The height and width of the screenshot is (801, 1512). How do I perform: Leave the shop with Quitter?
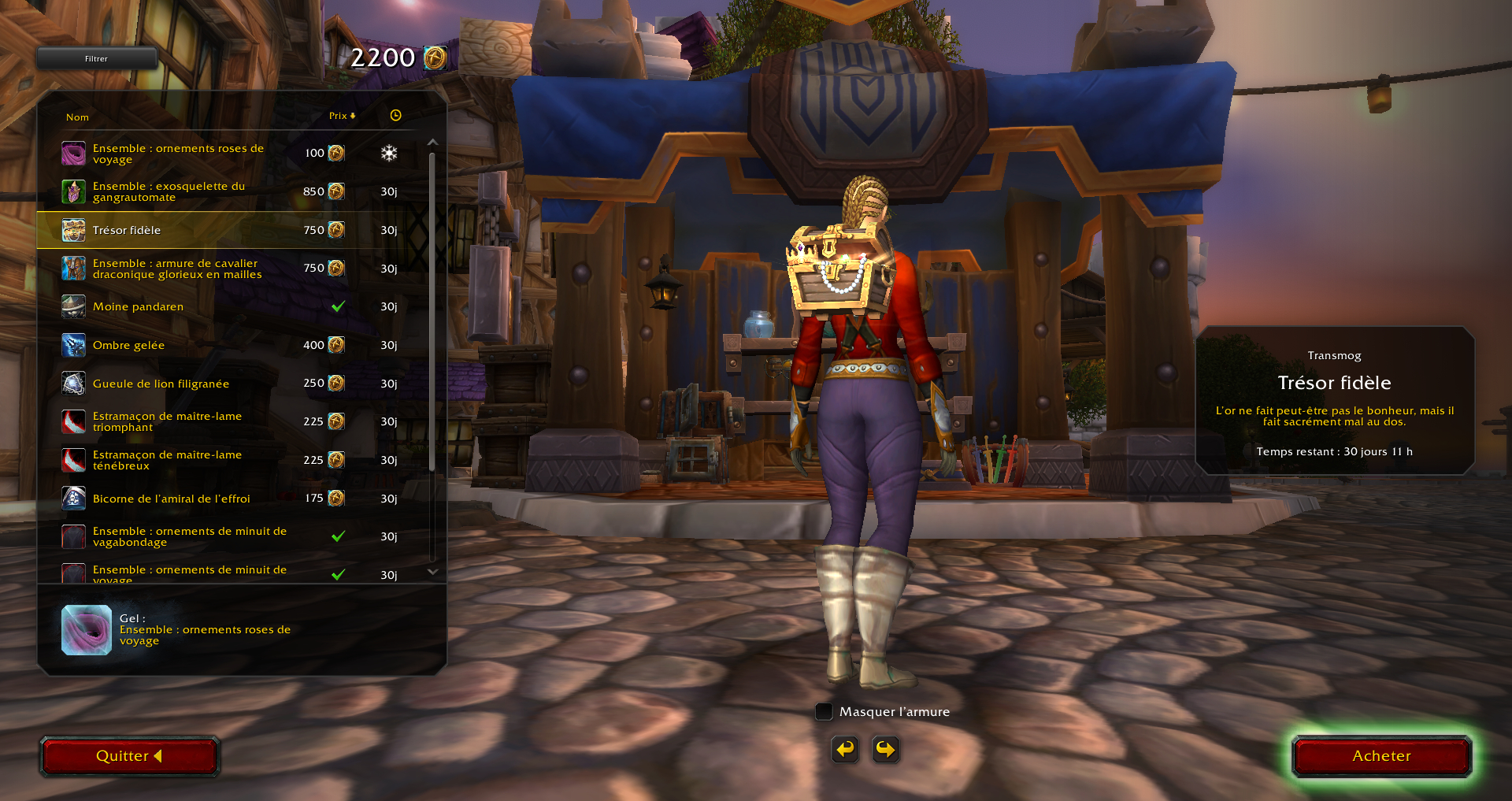coord(129,756)
